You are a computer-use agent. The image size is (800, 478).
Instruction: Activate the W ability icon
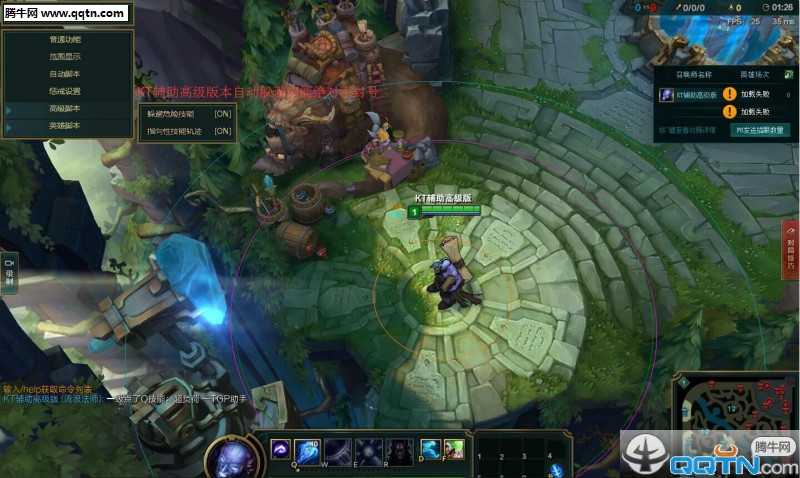[x=309, y=450]
